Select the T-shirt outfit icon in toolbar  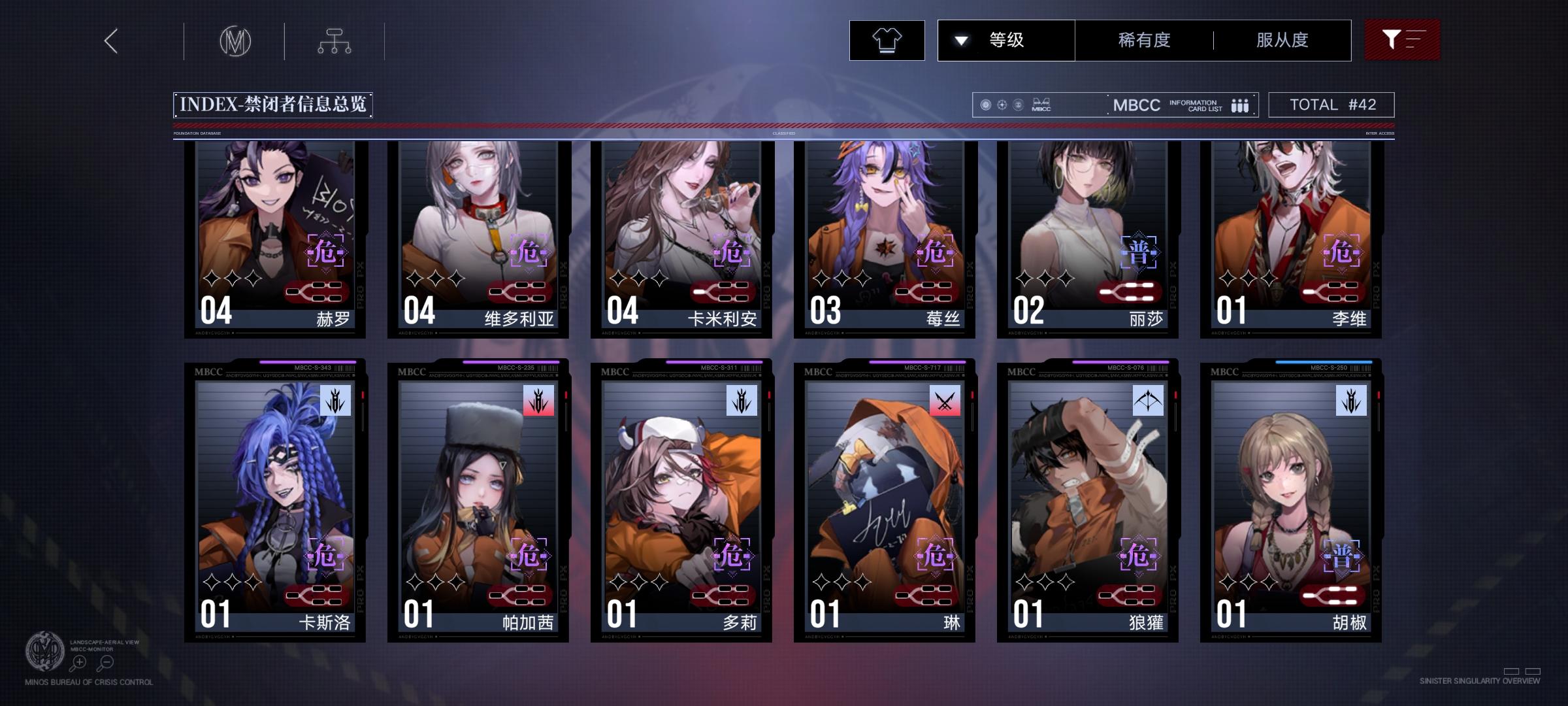(887, 40)
